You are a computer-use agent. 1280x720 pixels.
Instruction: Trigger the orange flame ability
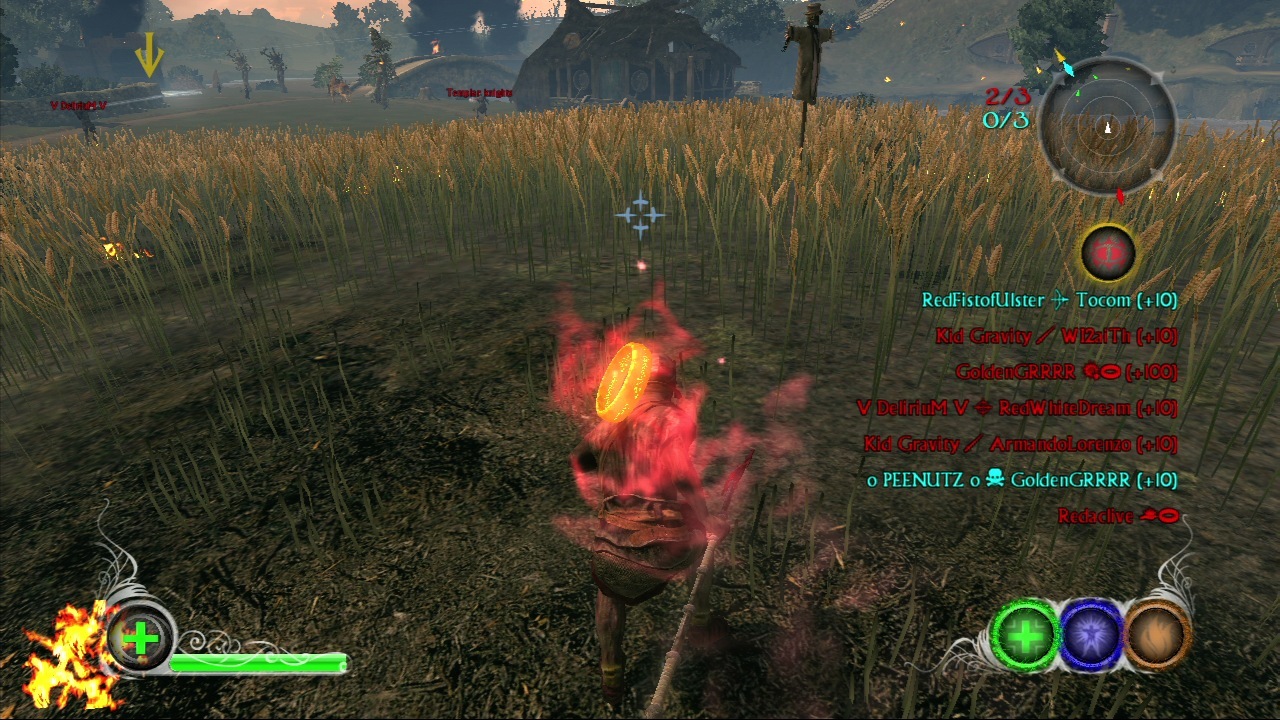tap(1158, 634)
